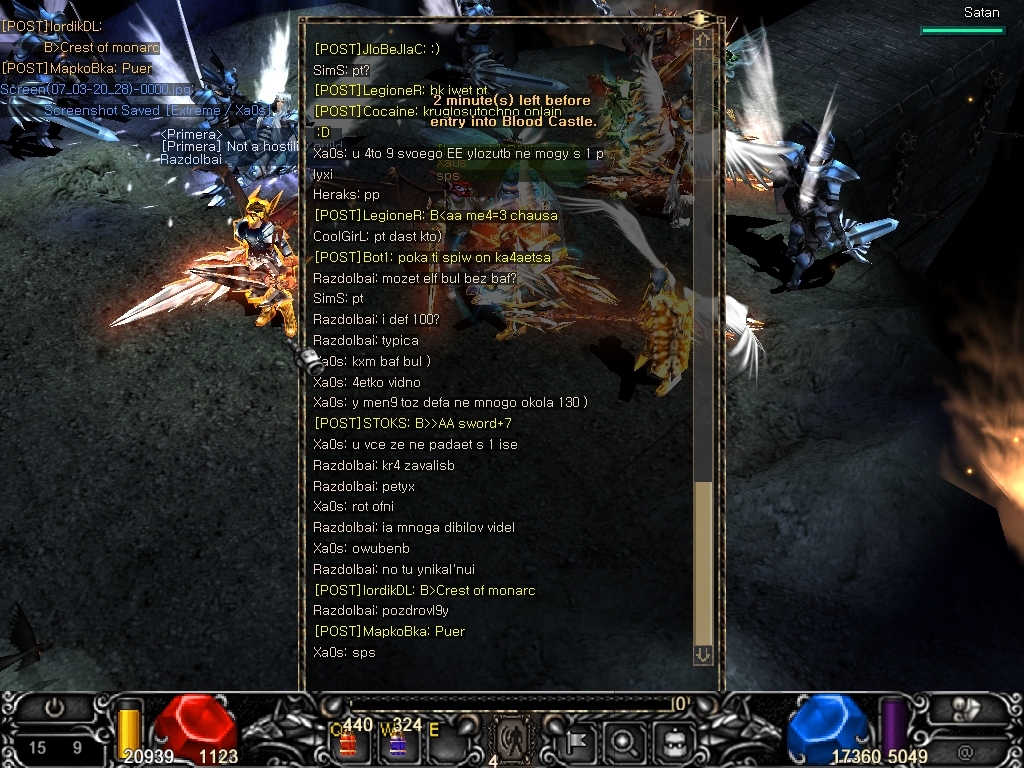Click the chat log scroll-up arrow
The image size is (1024, 768).
click(x=703, y=39)
